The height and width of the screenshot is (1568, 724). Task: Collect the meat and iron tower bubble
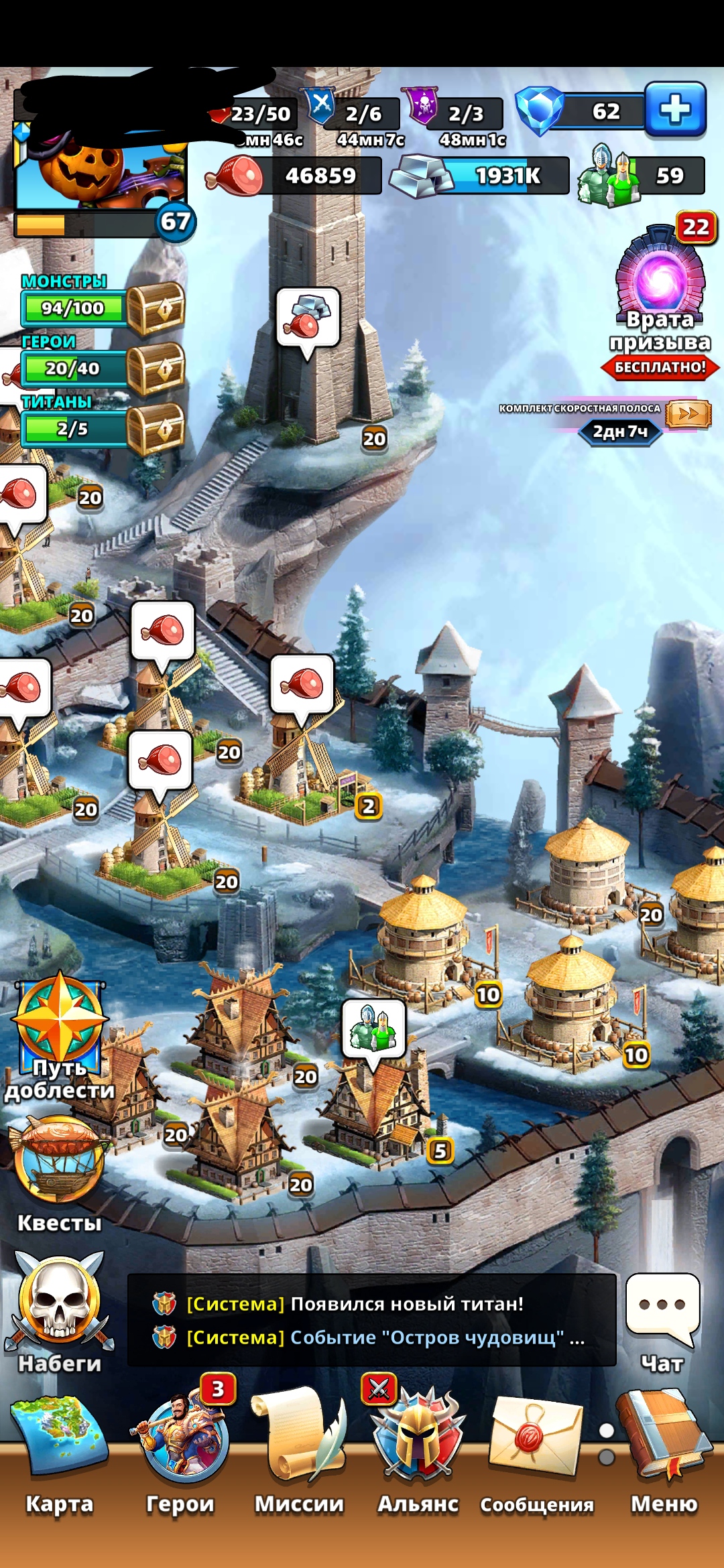point(308,317)
